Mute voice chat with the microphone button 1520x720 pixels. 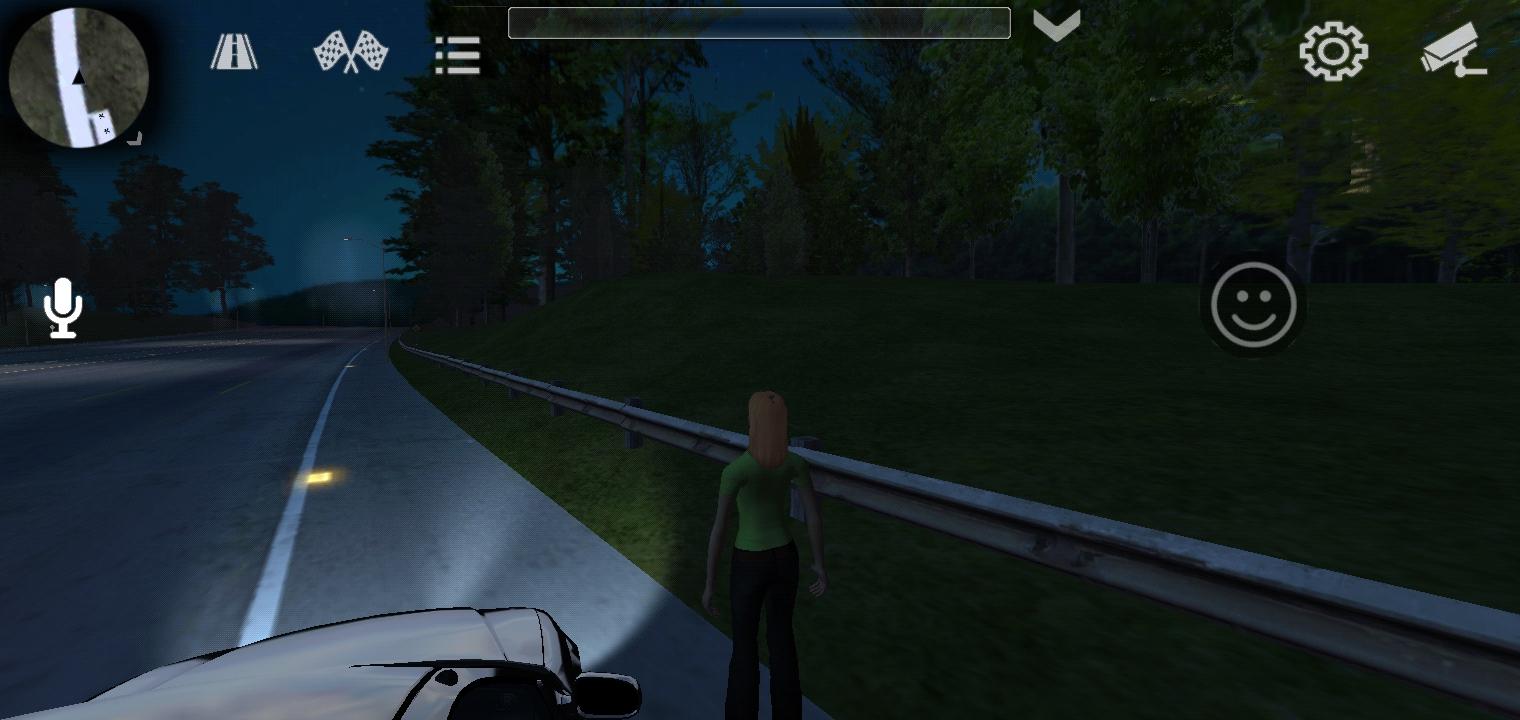(63, 308)
